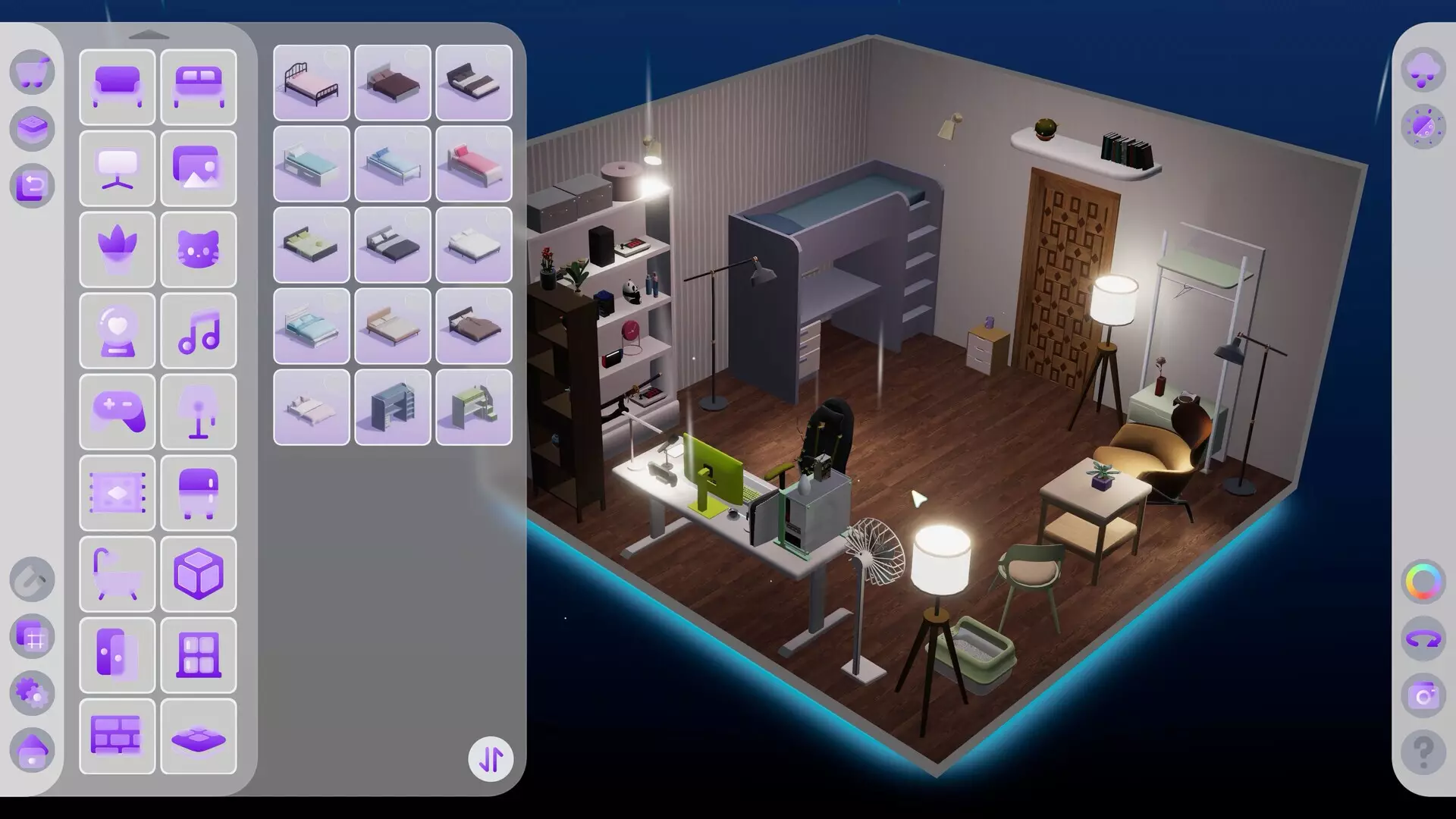Image resolution: width=1456 pixels, height=819 pixels.
Task: Switch to the shopping cart tab
Action: [32, 71]
